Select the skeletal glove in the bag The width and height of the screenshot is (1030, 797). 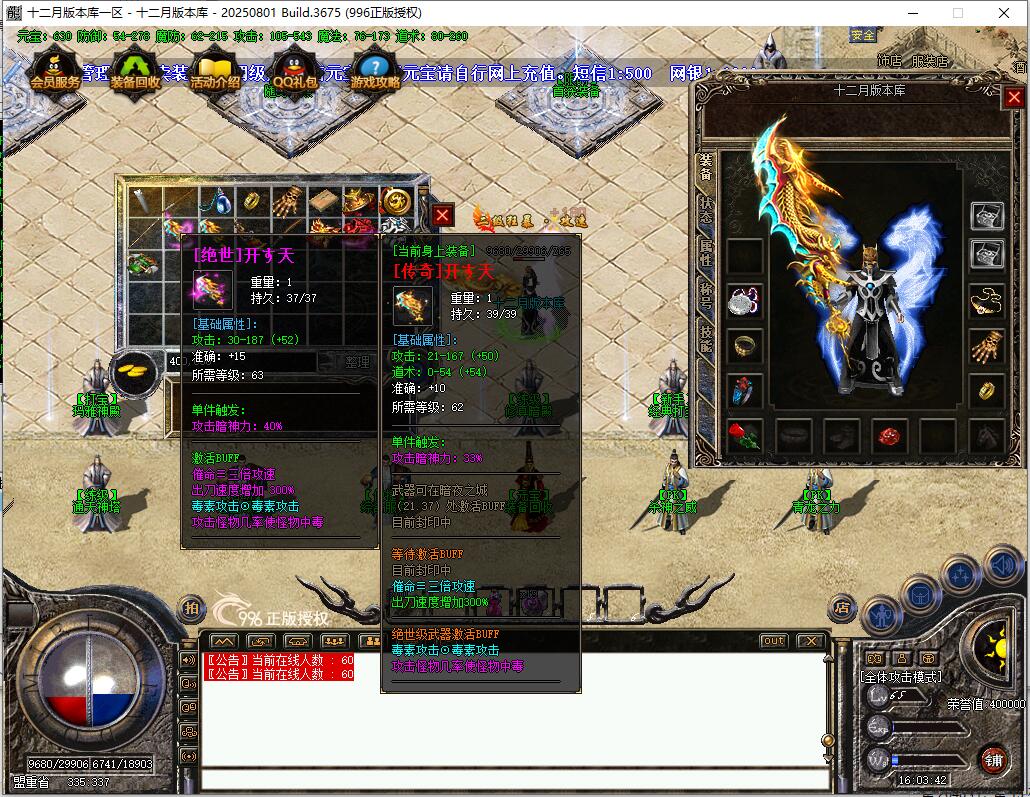coord(288,201)
